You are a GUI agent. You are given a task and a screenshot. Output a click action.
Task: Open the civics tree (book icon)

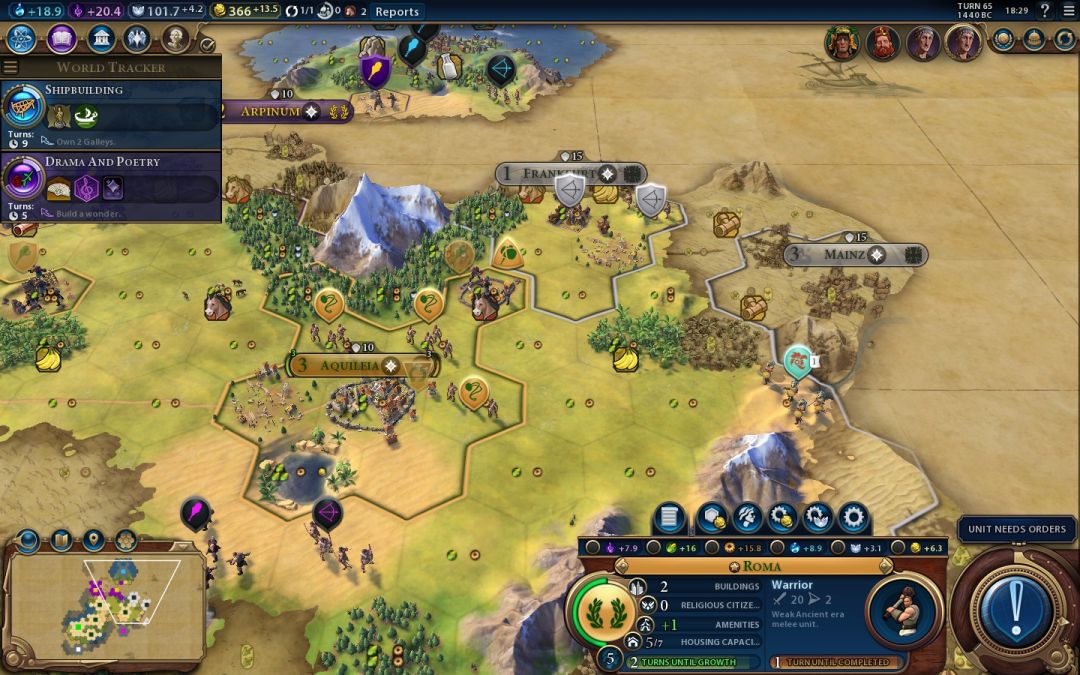click(61, 39)
